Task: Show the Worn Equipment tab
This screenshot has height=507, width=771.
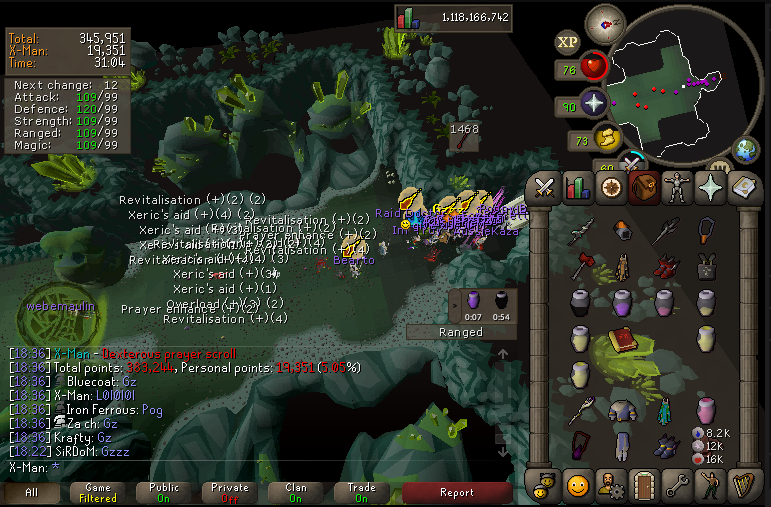Action: coord(677,187)
